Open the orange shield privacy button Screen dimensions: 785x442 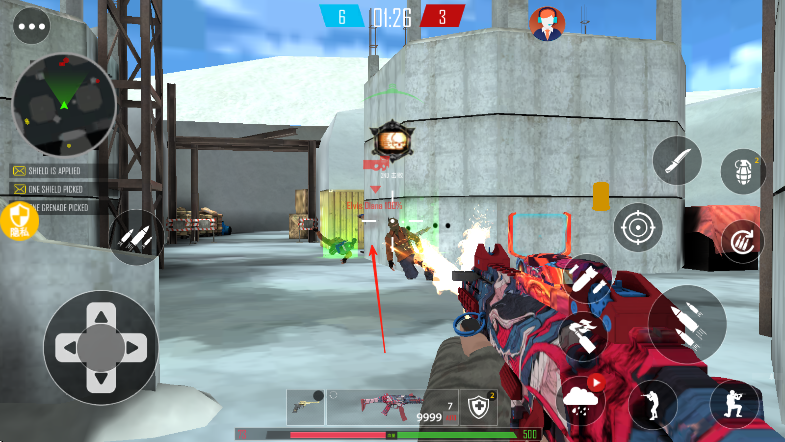click(x=20, y=218)
